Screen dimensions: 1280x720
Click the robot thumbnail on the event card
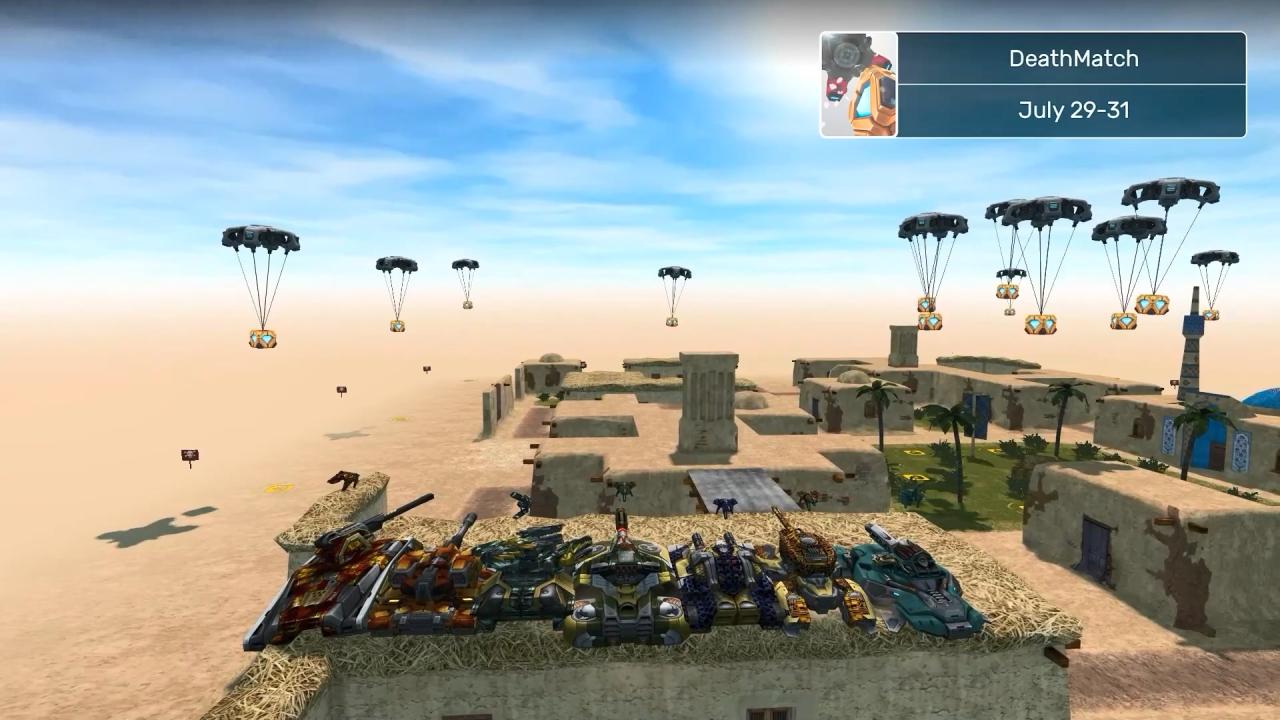tap(859, 85)
